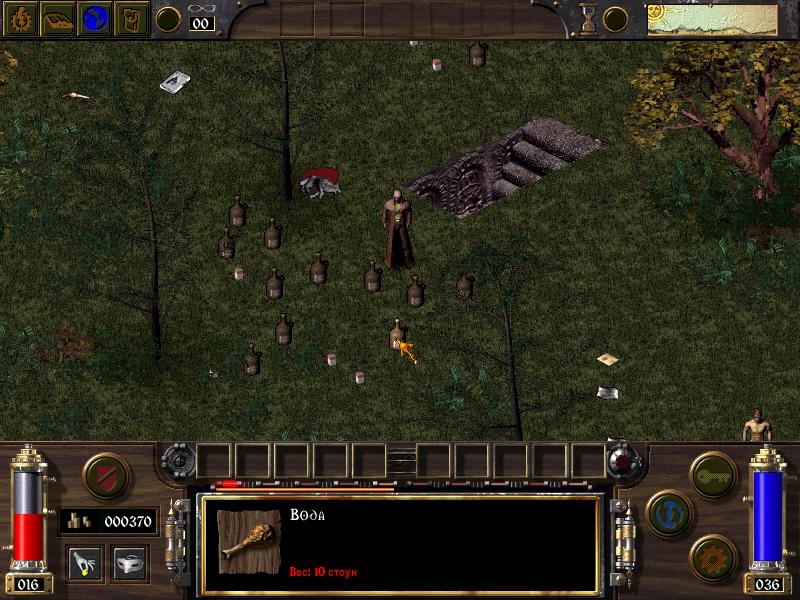The image size is (800, 600).
Task: Open the world map globe icon
Action: [x=95, y=18]
